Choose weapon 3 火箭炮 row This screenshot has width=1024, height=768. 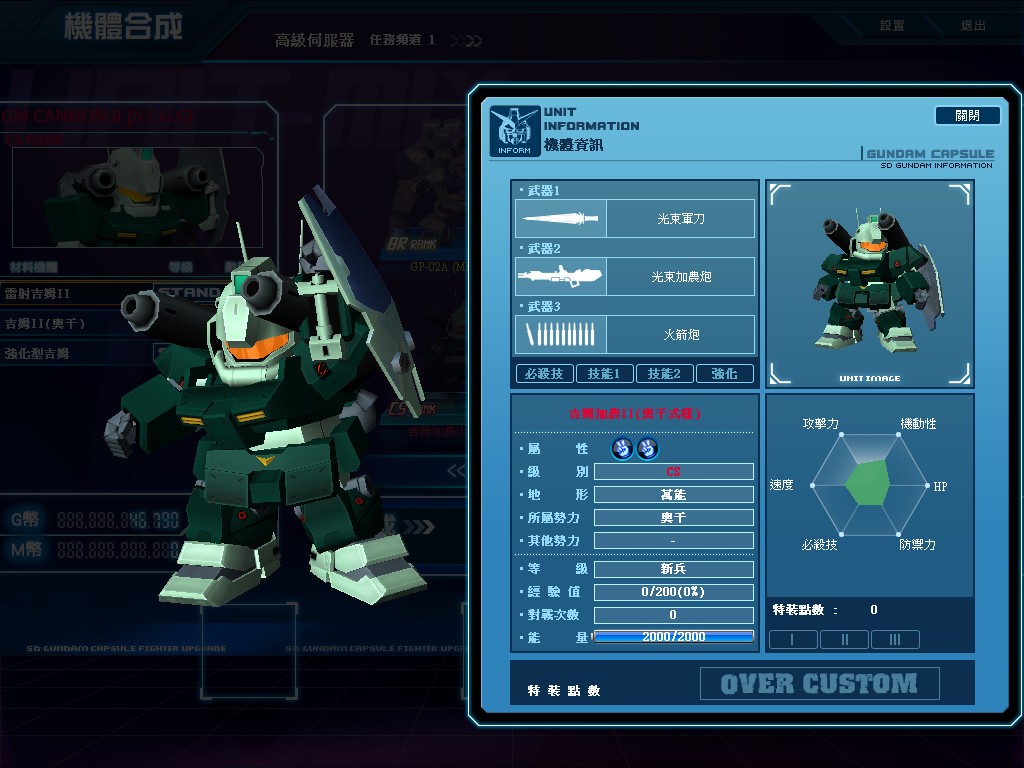[x=635, y=334]
